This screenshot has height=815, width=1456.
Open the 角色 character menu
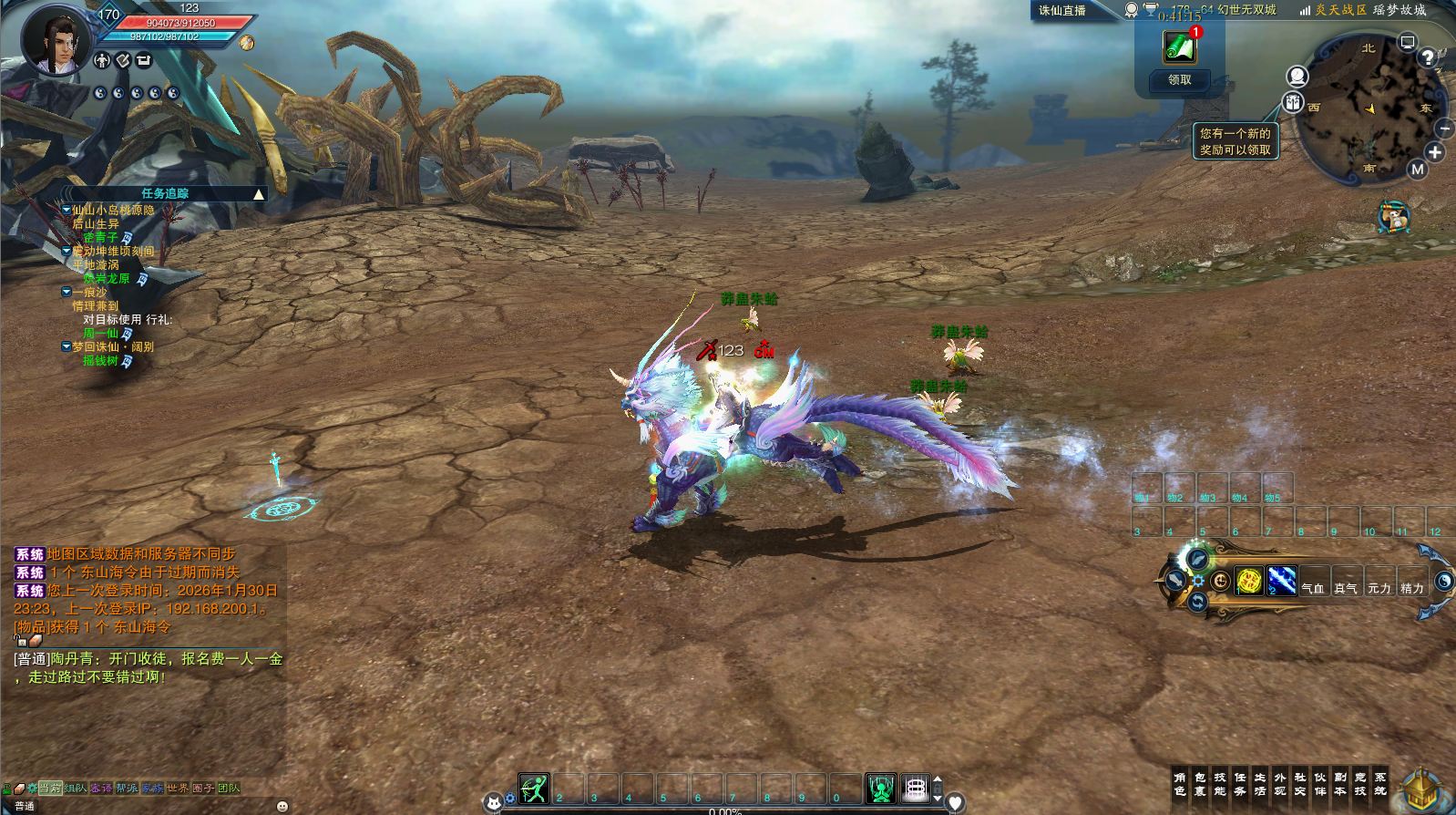(x=1180, y=784)
